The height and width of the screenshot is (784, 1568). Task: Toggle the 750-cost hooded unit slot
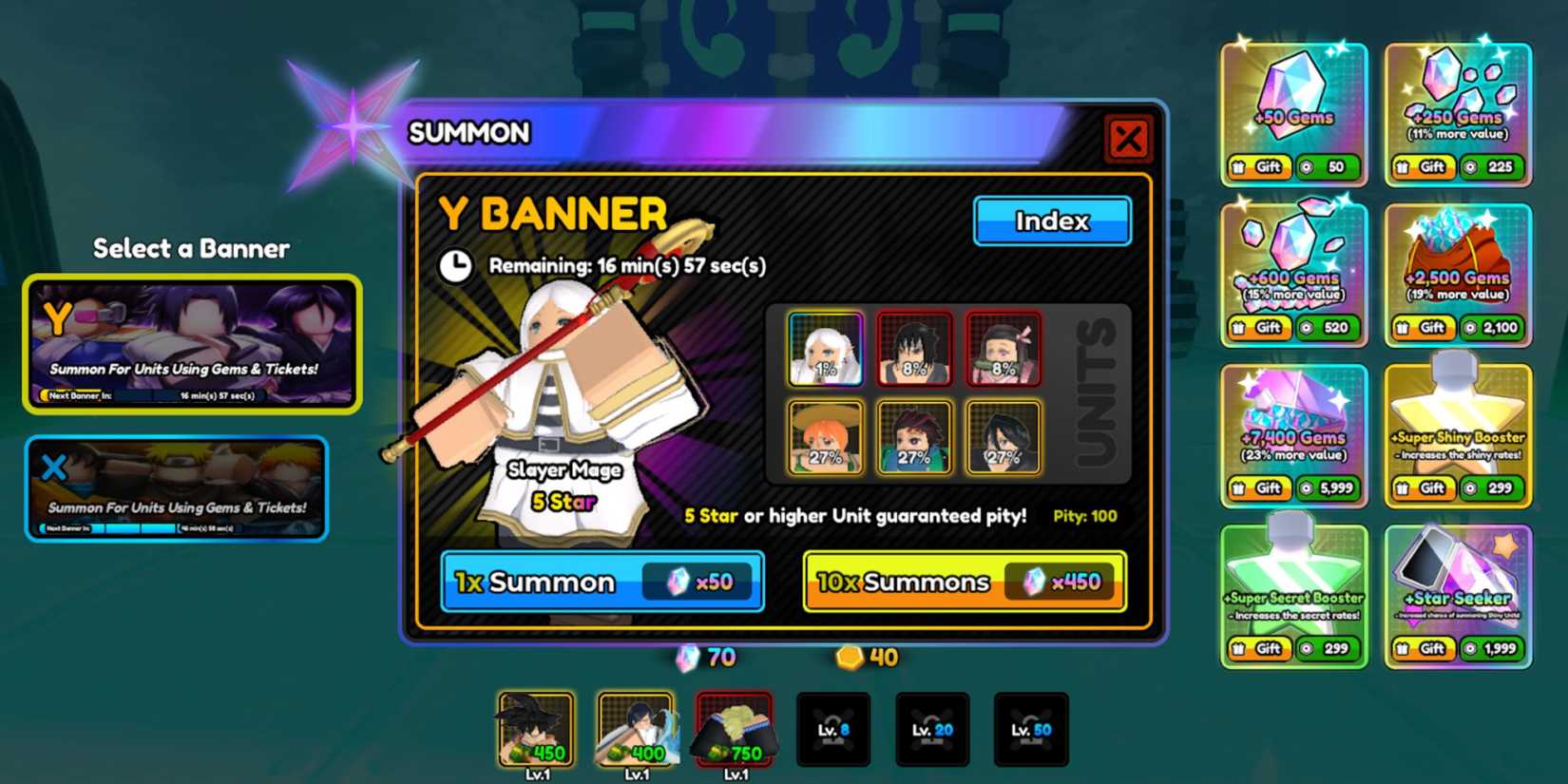point(734,727)
